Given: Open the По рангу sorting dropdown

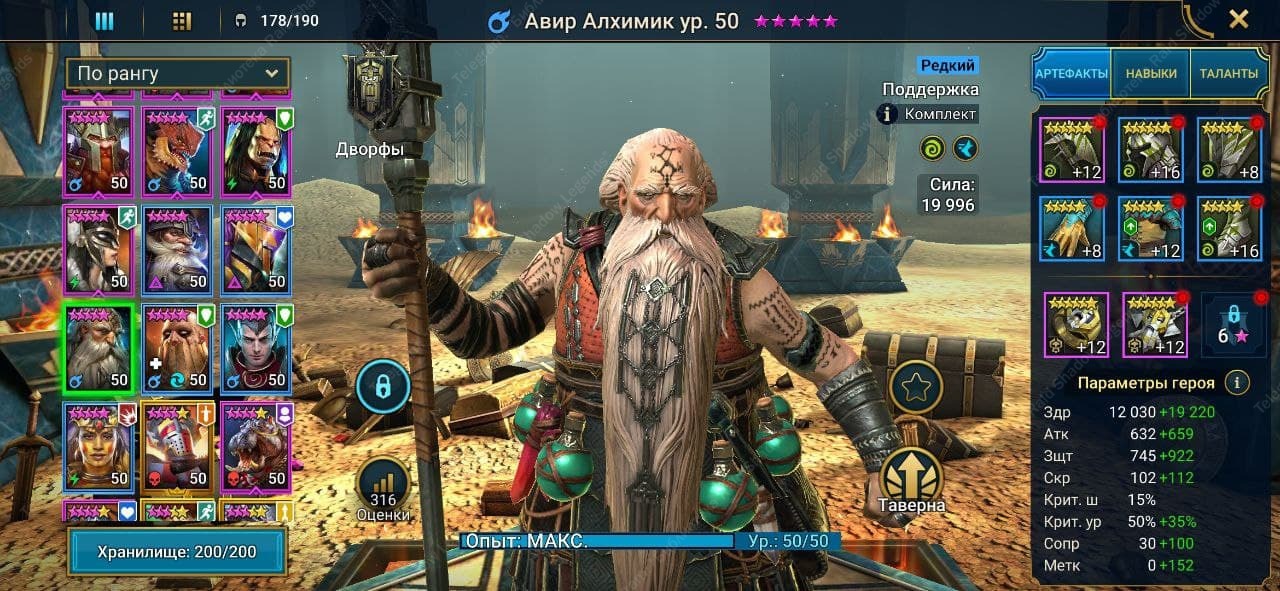Looking at the screenshot, I should point(178,73).
